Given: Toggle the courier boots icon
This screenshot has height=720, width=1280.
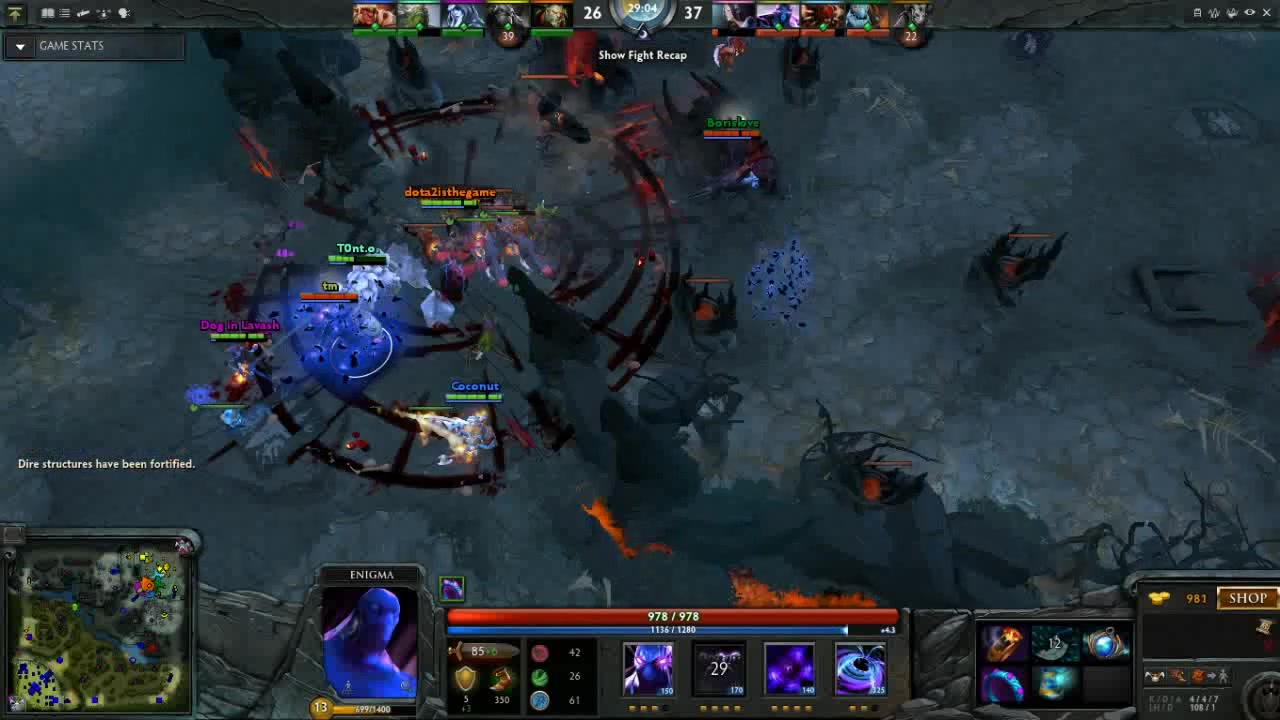Looking at the screenshot, I should coord(84,13).
